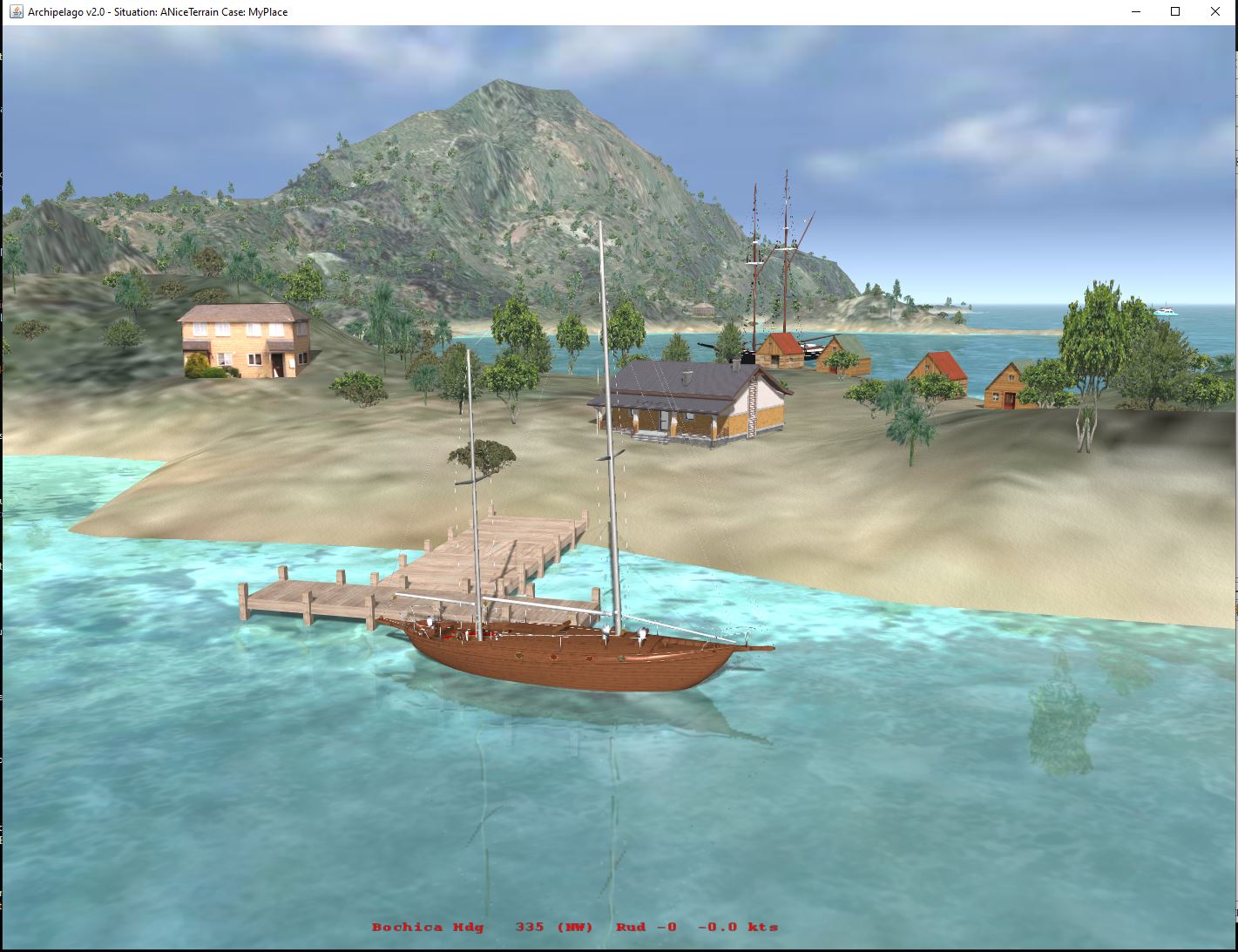Minimize the Archipelago window
The width and height of the screenshot is (1238, 952).
coord(1136,12)
